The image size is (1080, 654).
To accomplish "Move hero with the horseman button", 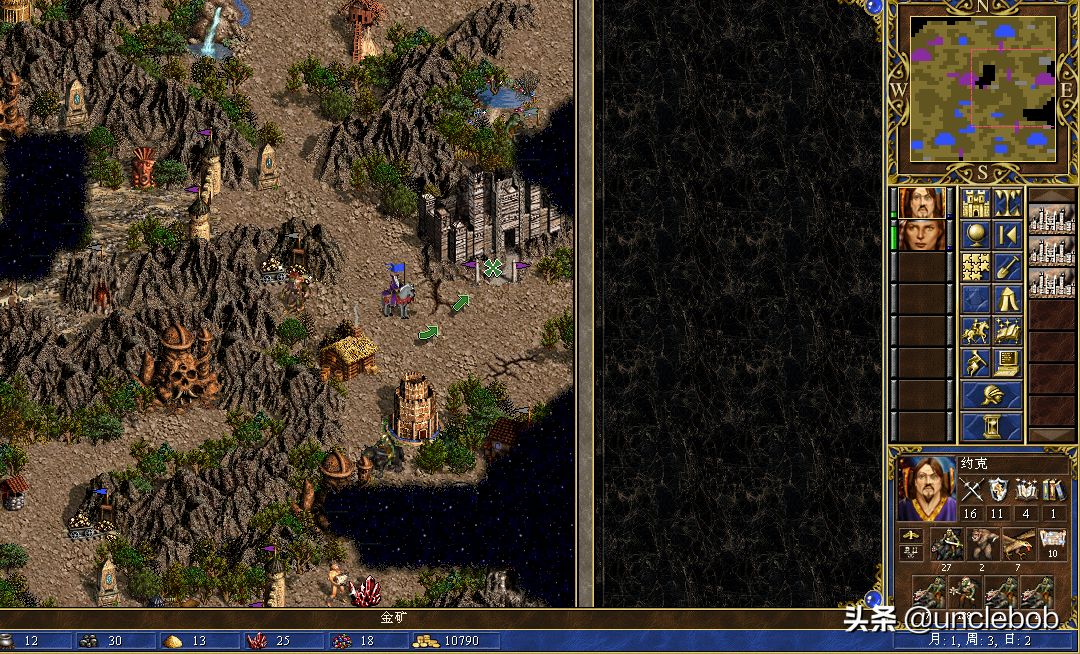I will pyautogui.click(x=976, y=330).
